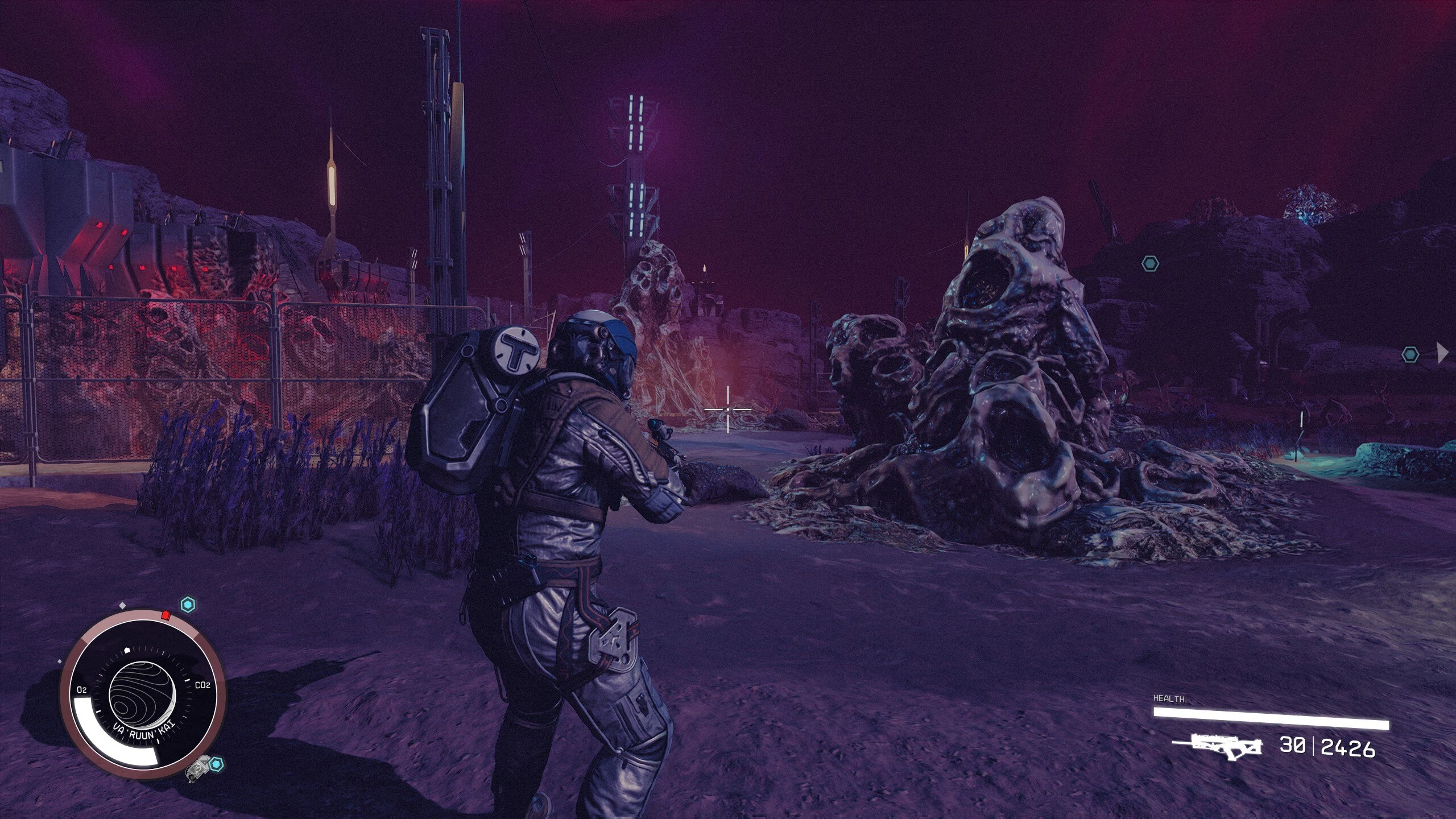The height and width of the screenshot is (819, 1456).
Task: Click the Va'Ruun'Kai name on the scanner
Action: [143, 731]
